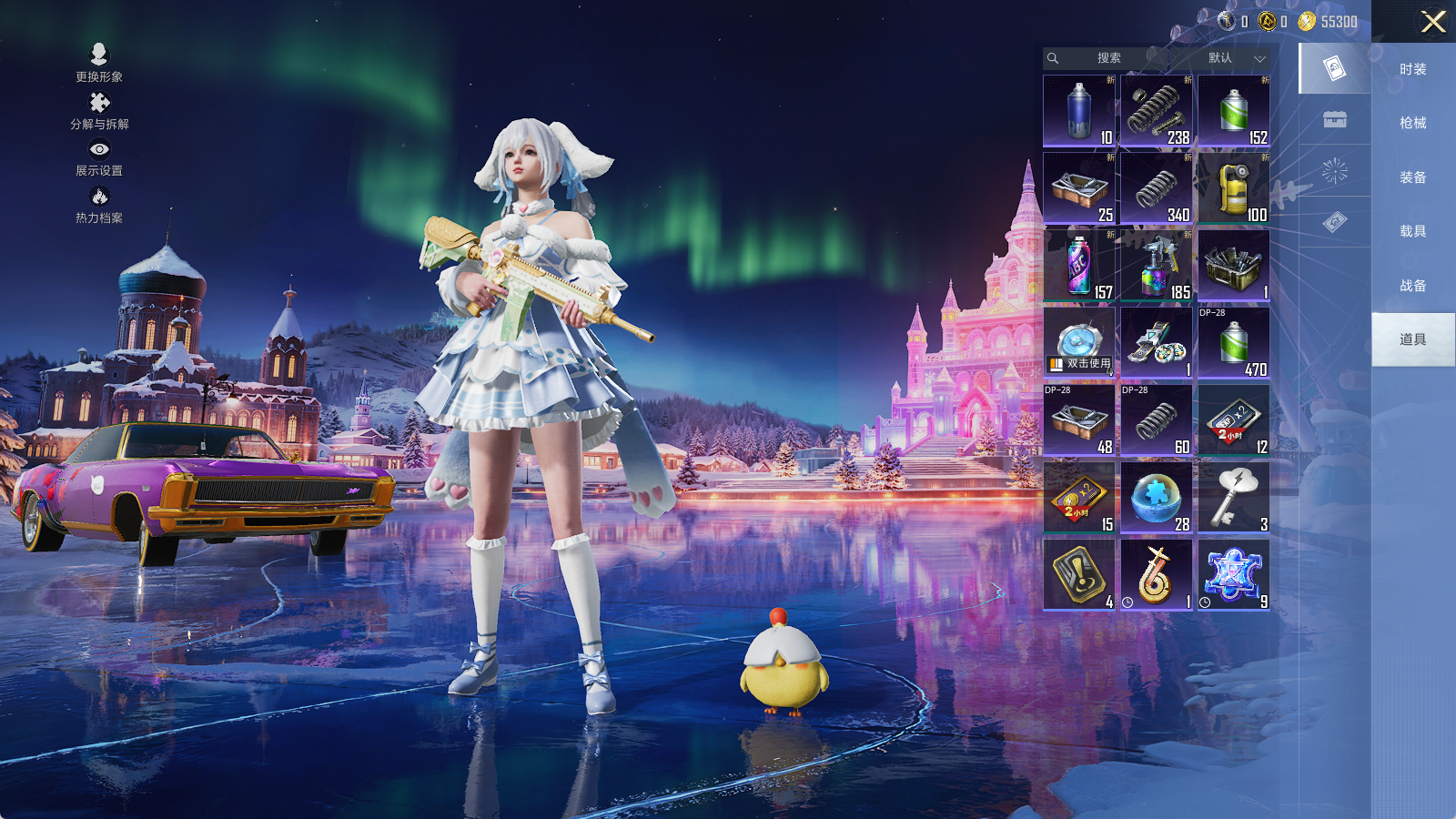Select the yellow gas canister item slot
The image size is (1456, 819).
coord(1234,188)
